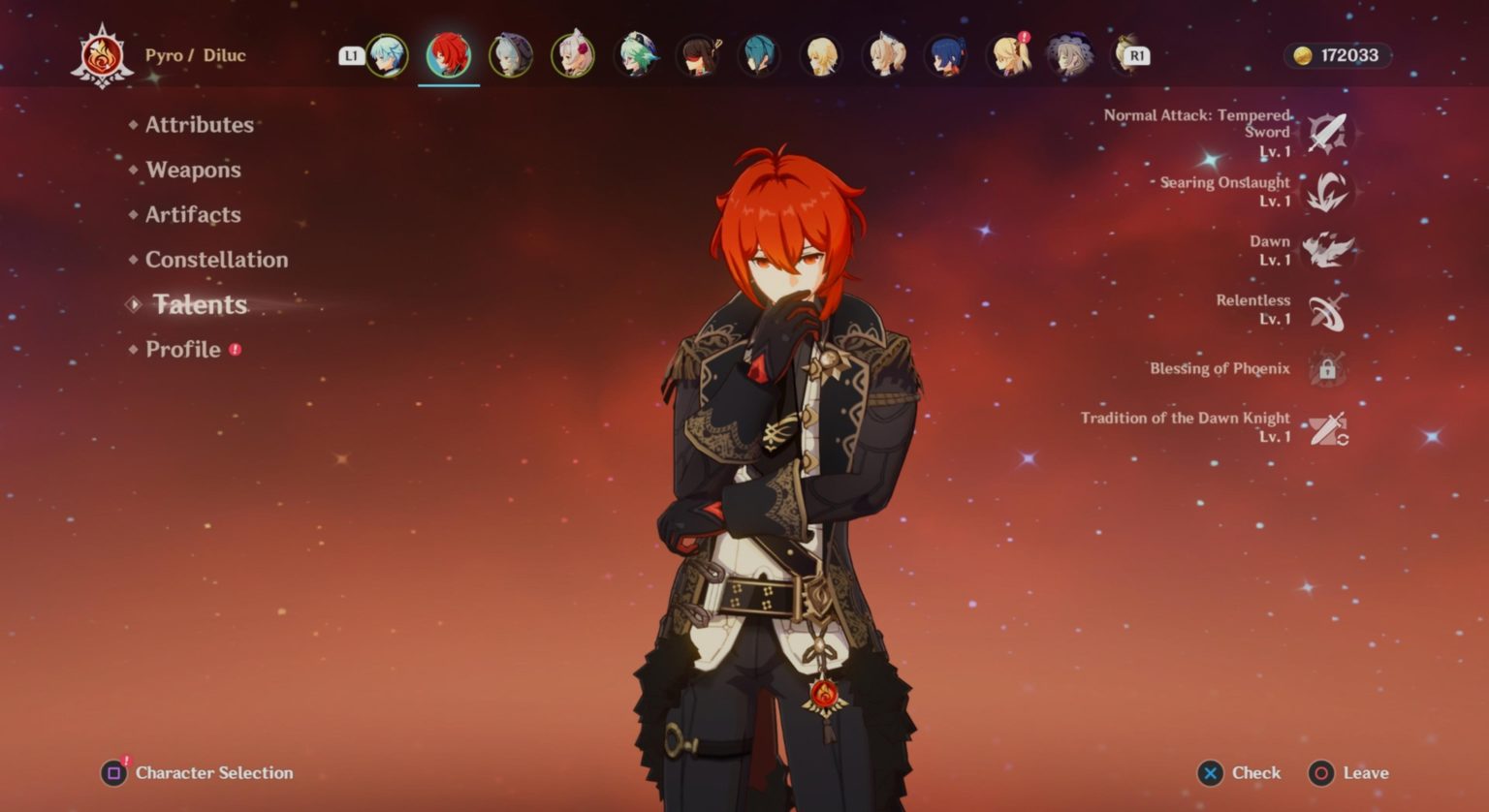Select the Talents menu entry
The width and height of the screenshot is (1489, 812).
[x=200, y=304]
